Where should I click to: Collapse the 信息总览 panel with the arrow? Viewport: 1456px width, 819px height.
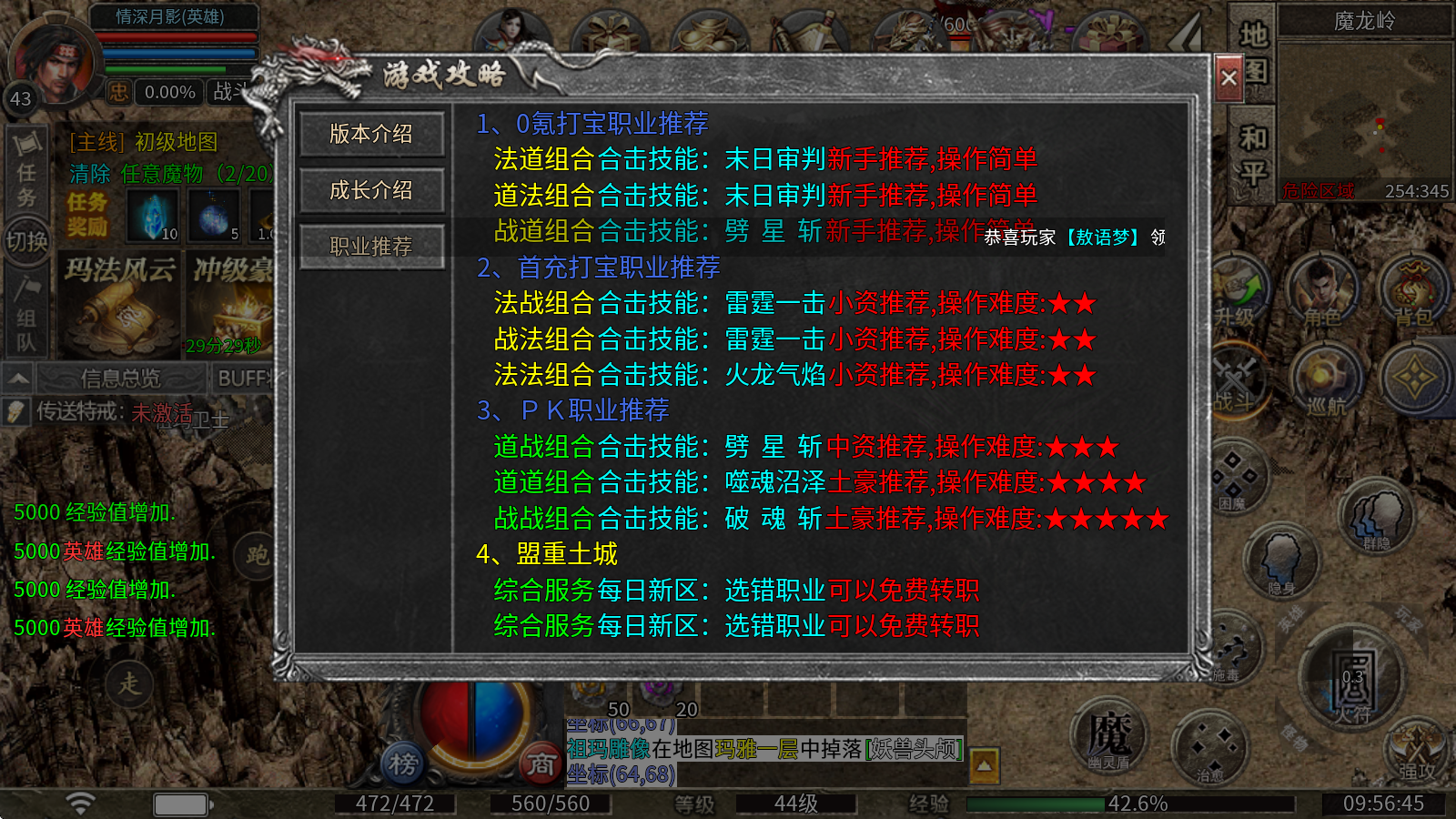pyautogui.click(x=18, y=377)
